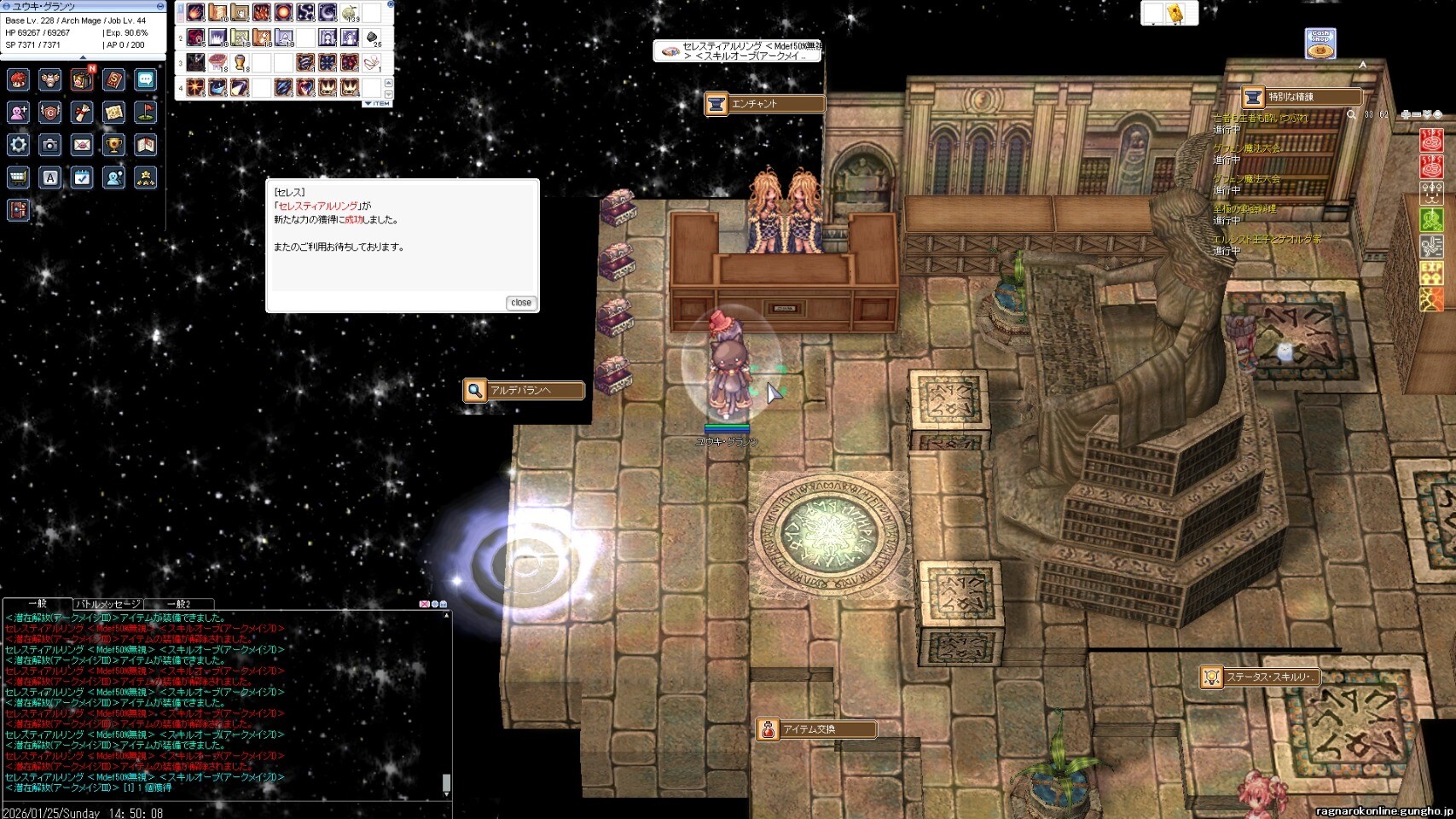Take a screenshot with the camera icon
1456x819 pixels.
[x=50, y=144]
